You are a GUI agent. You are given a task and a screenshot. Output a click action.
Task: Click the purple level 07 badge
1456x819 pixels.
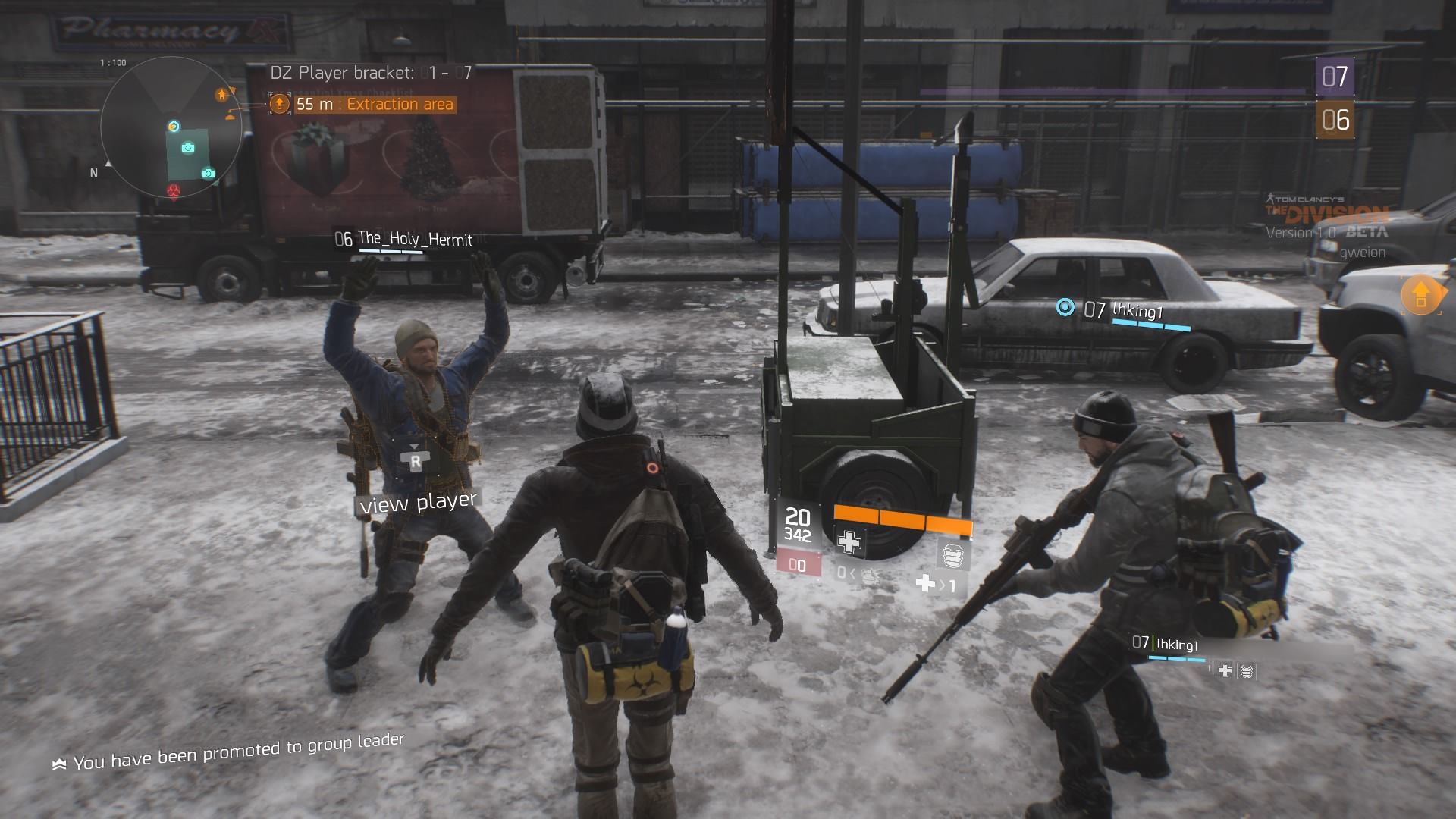(x=1334, y=77)
